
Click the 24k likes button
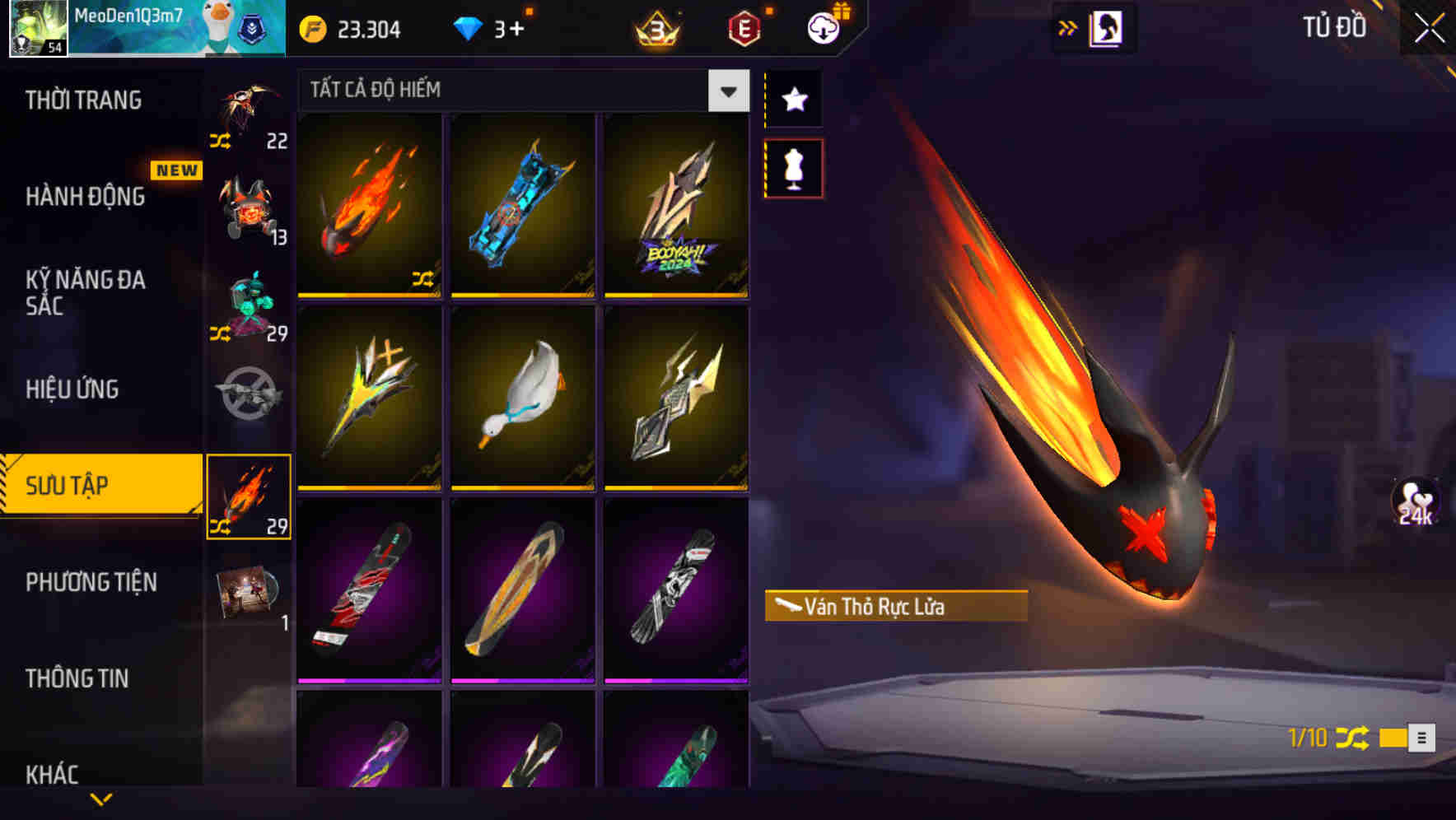pyautogui.click(x=1413, y=506)
